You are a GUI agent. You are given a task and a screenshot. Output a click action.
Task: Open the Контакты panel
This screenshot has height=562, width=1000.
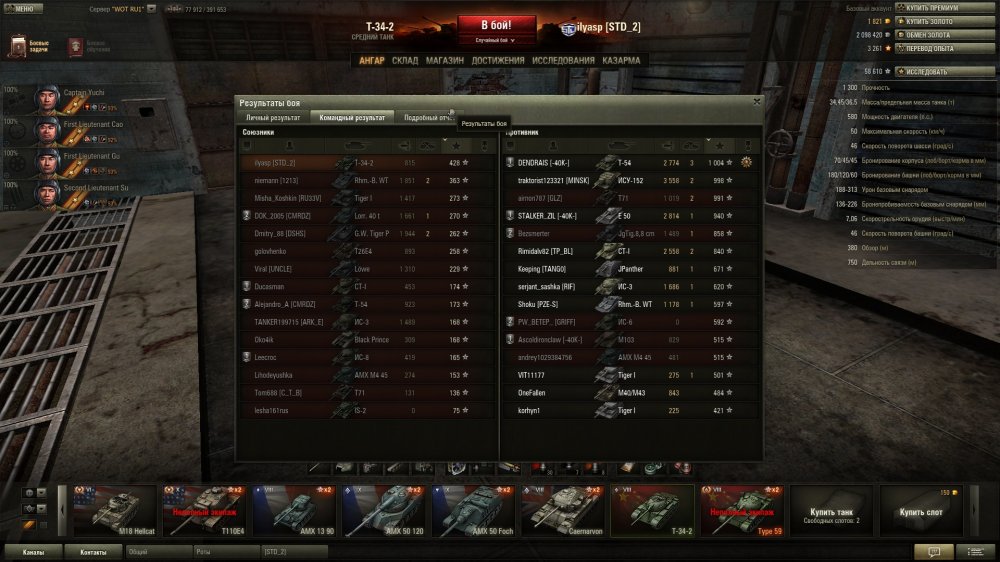[x=93, y=551]
